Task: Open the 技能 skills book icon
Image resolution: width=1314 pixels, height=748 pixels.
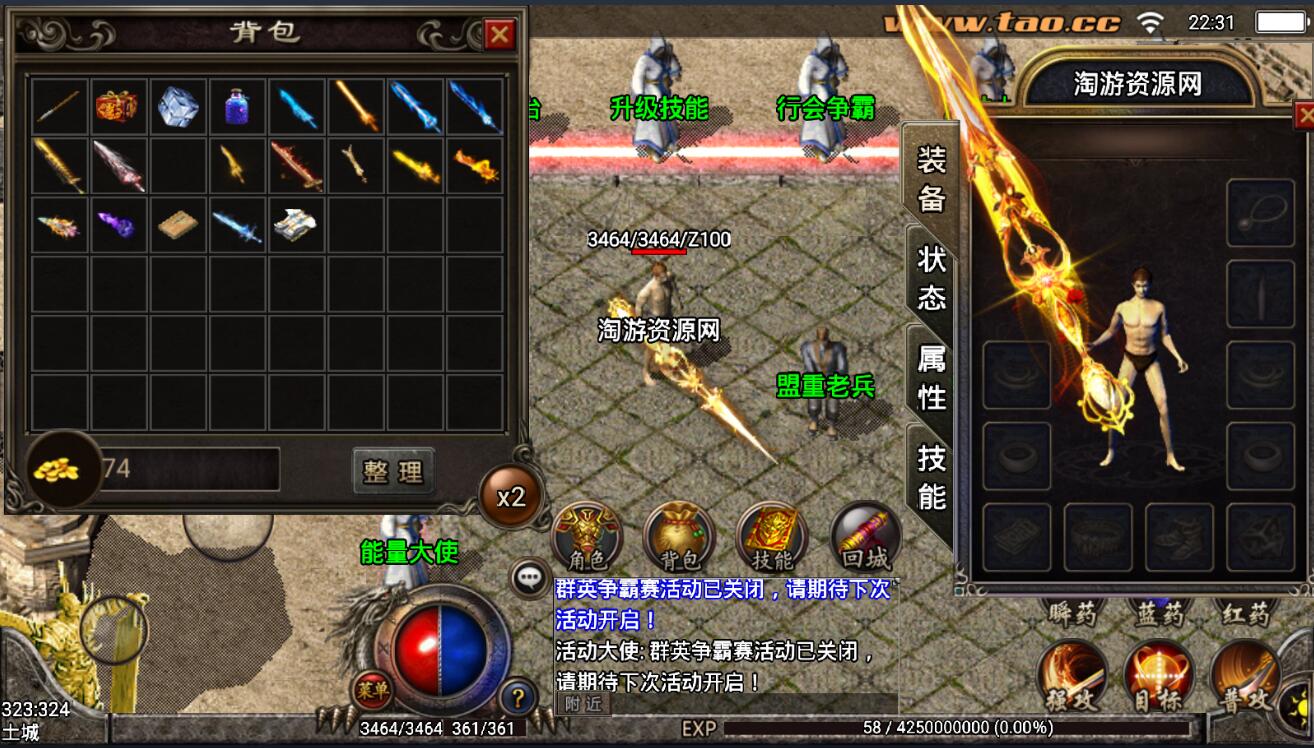Action: pos(772,536)
